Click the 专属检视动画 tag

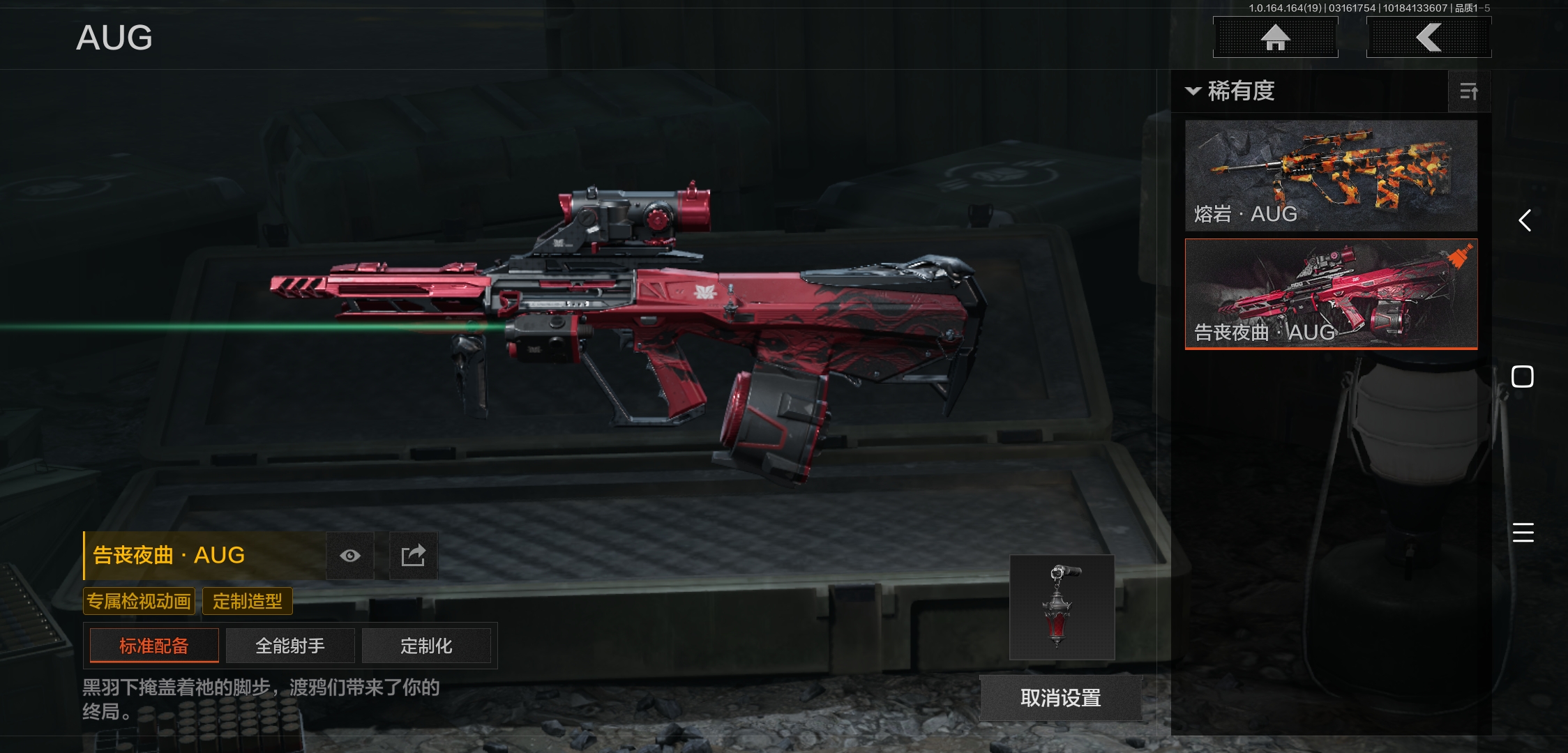pyautogui.click(x=139, y=601)
